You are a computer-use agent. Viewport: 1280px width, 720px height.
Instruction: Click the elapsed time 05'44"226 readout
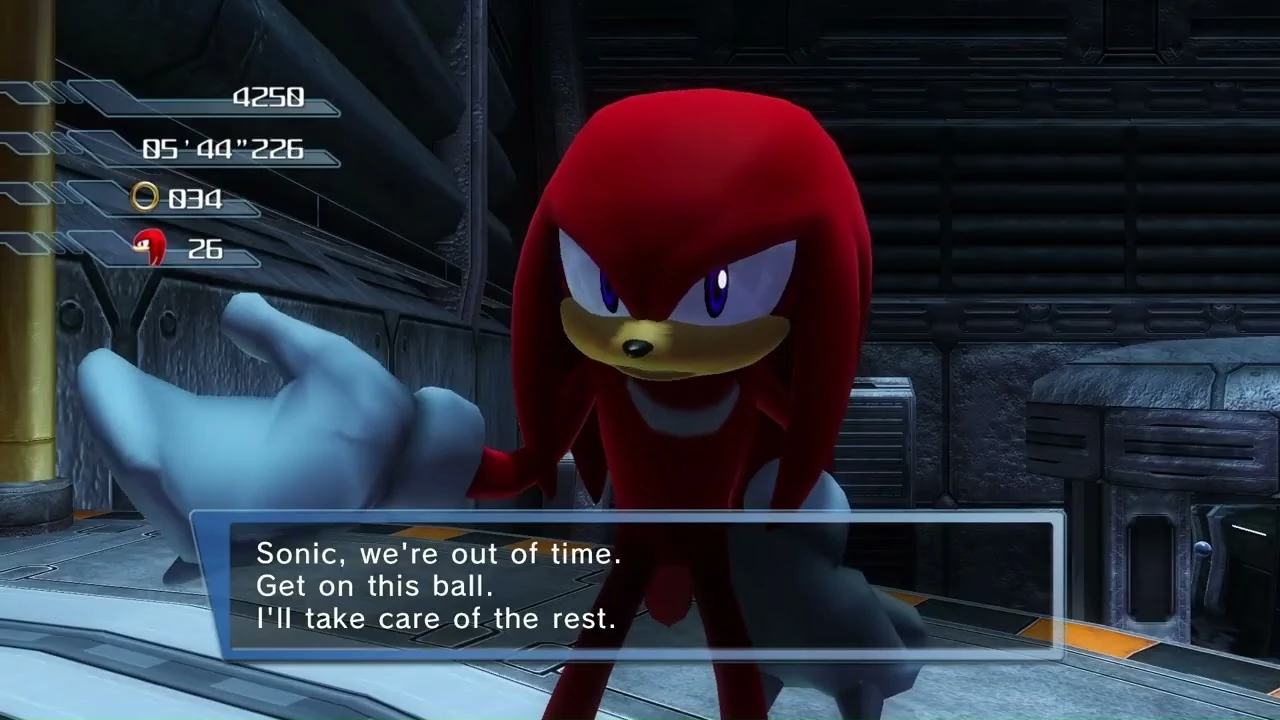pos(222,149)
